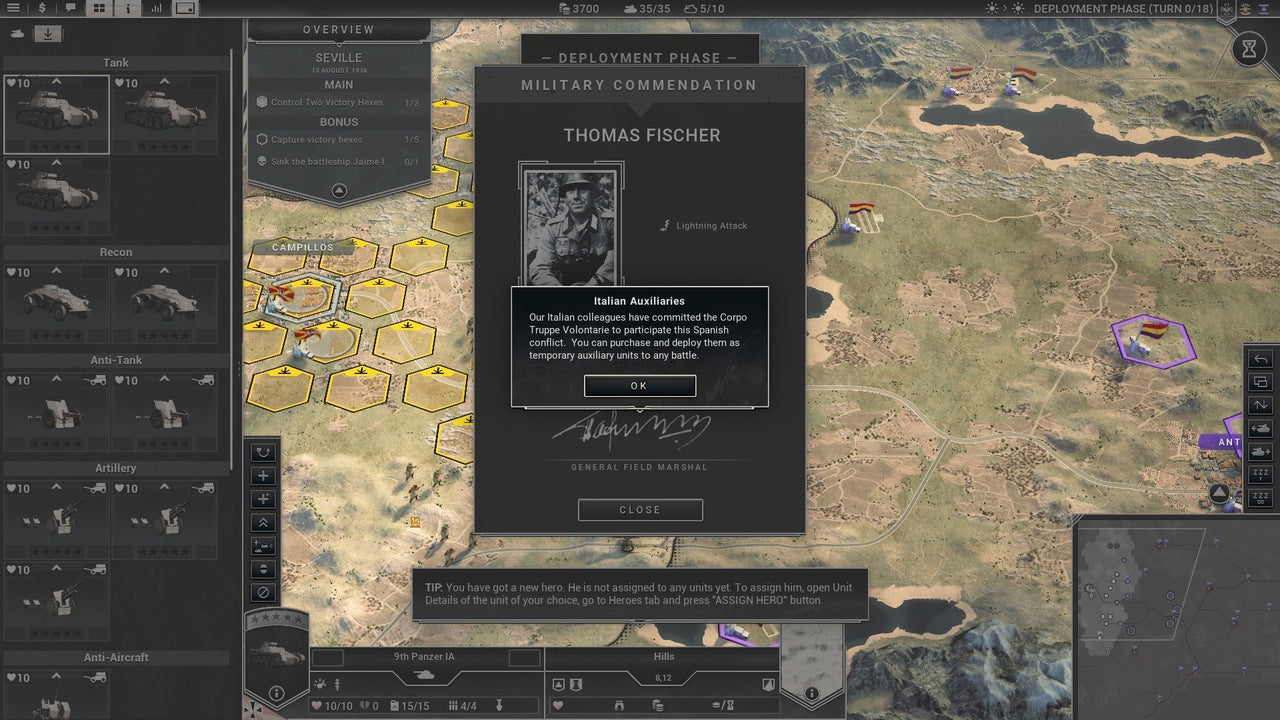
Task: Click OK on the Italian Auxiliaries notice
Action: (640, 385)
